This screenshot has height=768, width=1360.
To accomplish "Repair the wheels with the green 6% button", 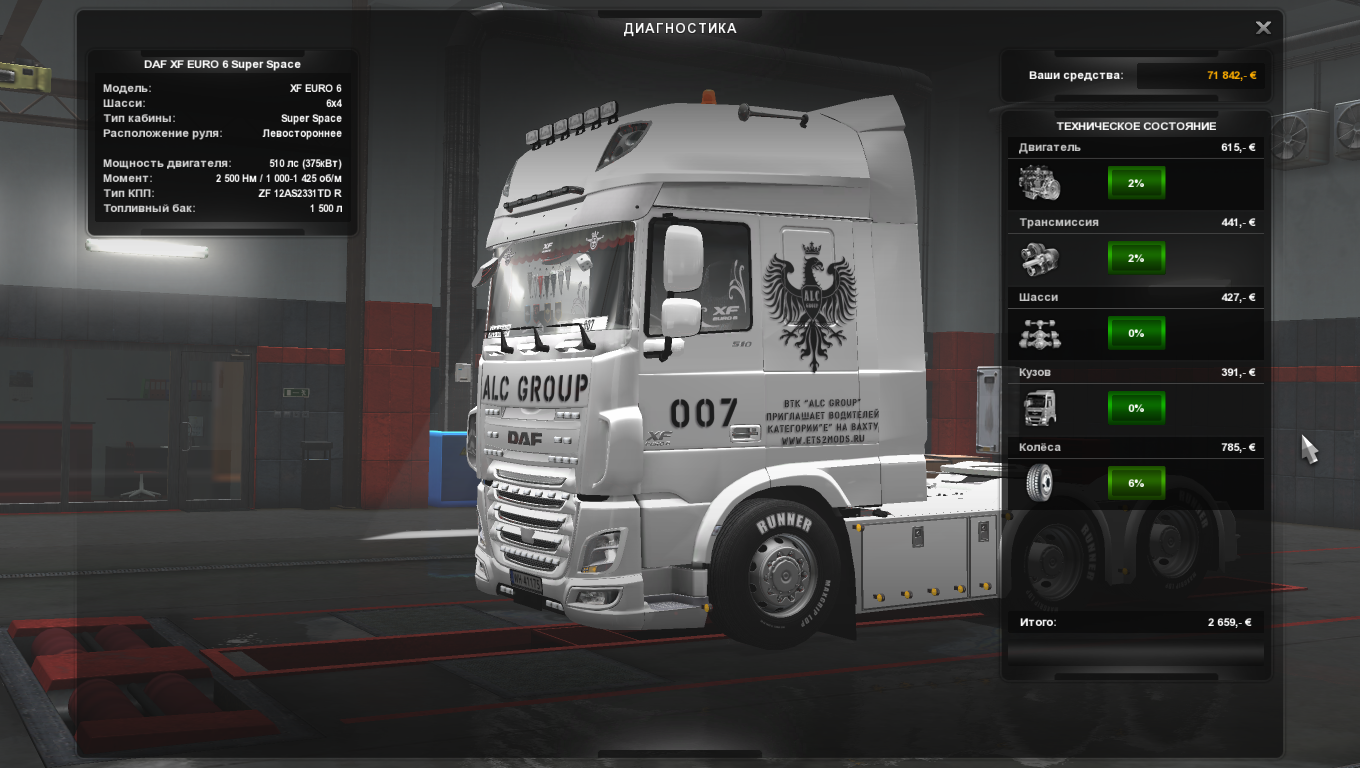I will pyautogui.click(x=1136, y=483).
